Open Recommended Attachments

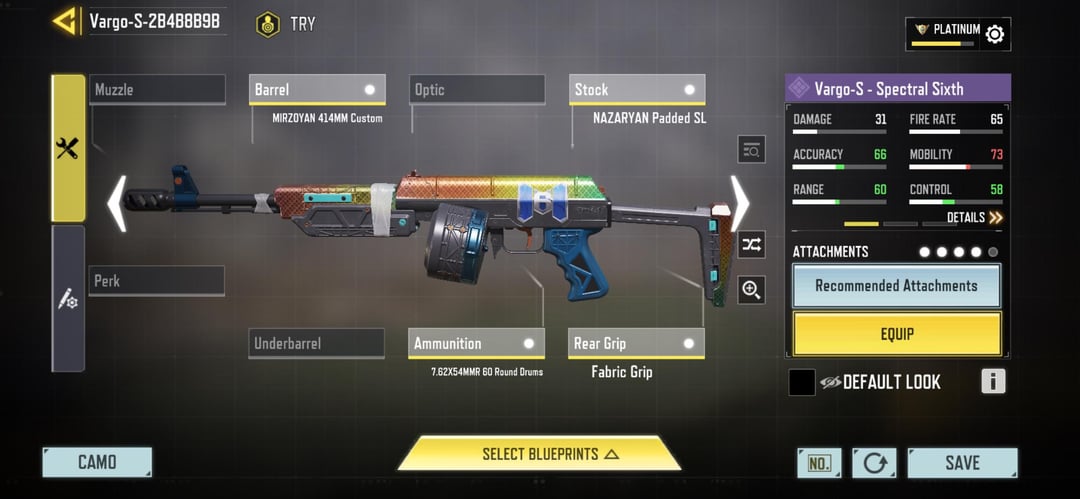click(896, 286)
